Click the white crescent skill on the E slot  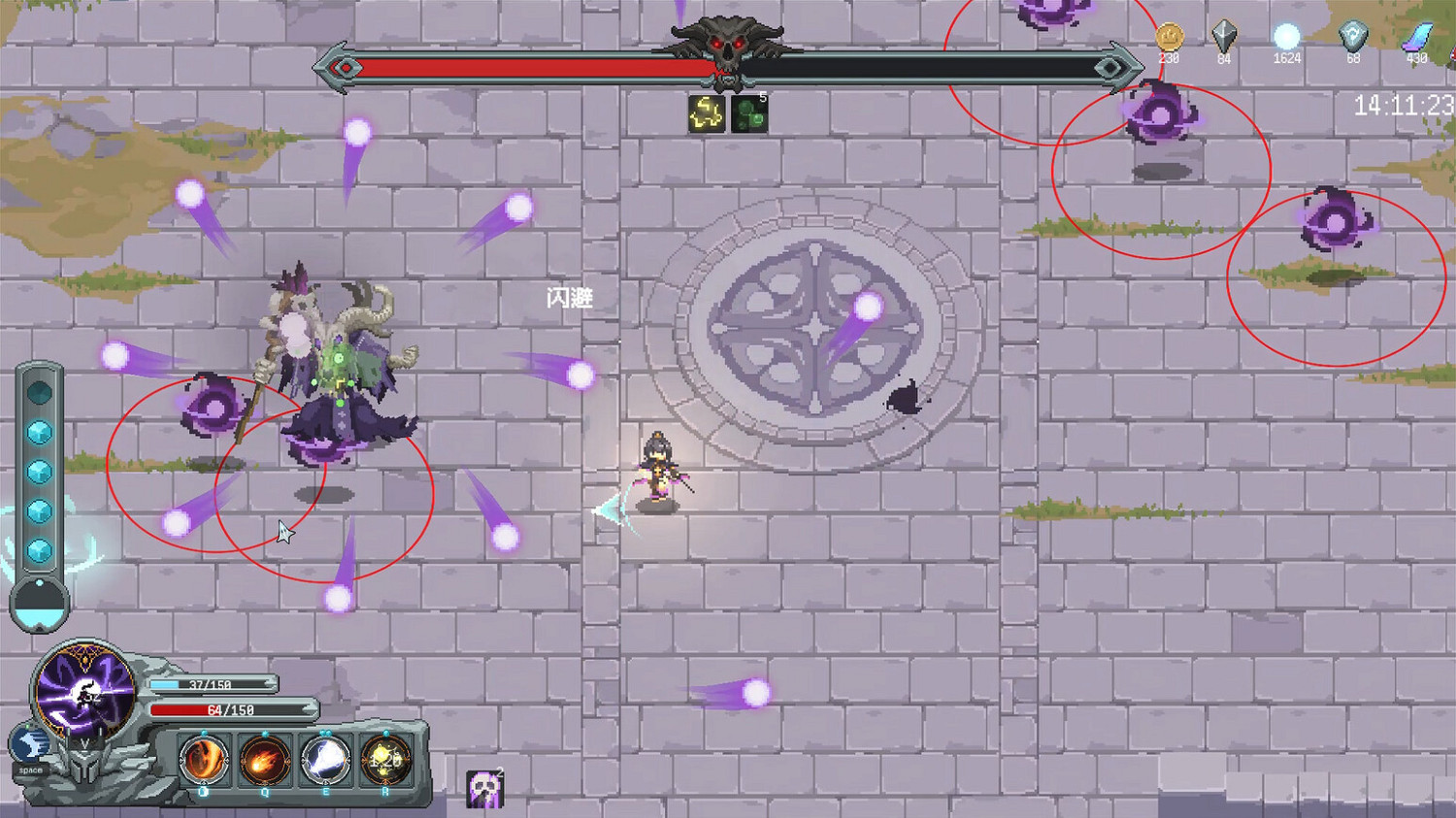[327, 762]
